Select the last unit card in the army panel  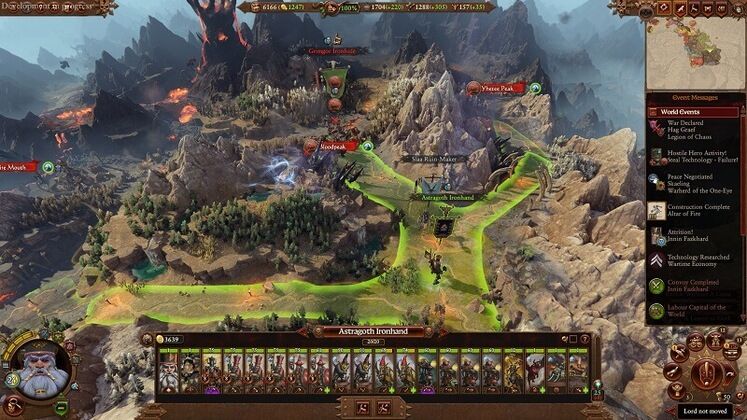(578, 368)
